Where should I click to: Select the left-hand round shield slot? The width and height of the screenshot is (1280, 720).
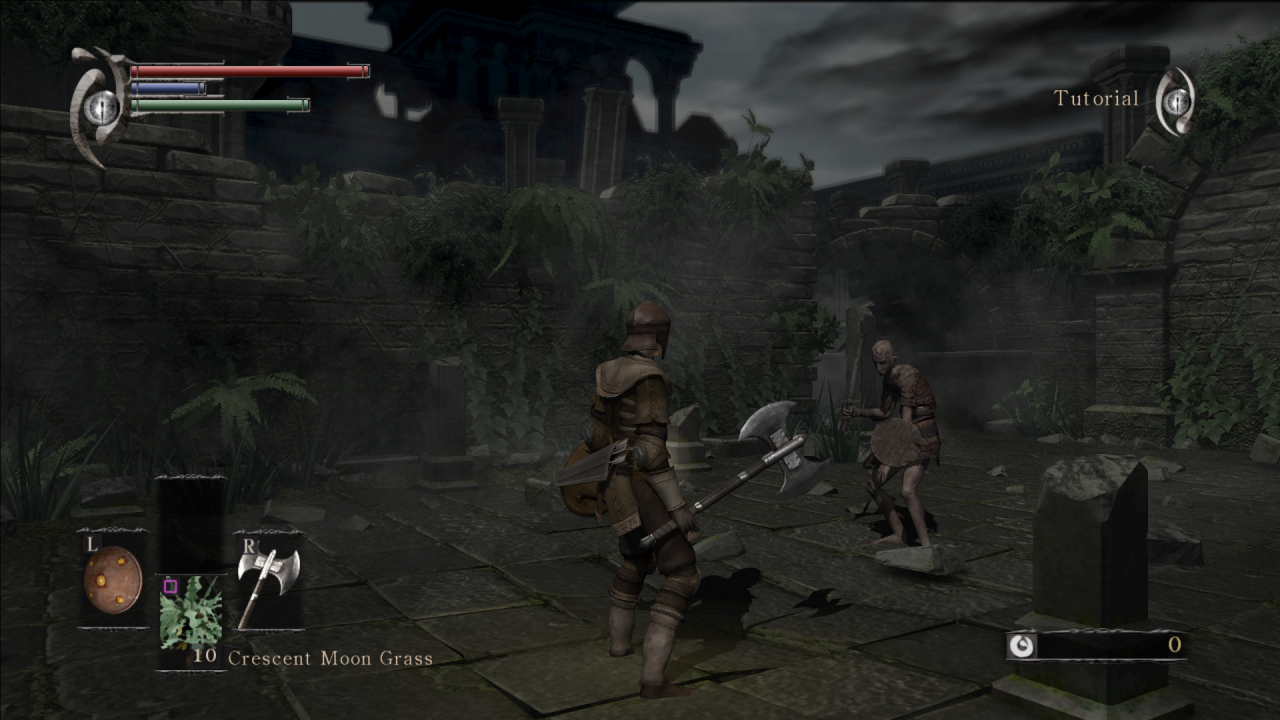[x=112, y=579]
